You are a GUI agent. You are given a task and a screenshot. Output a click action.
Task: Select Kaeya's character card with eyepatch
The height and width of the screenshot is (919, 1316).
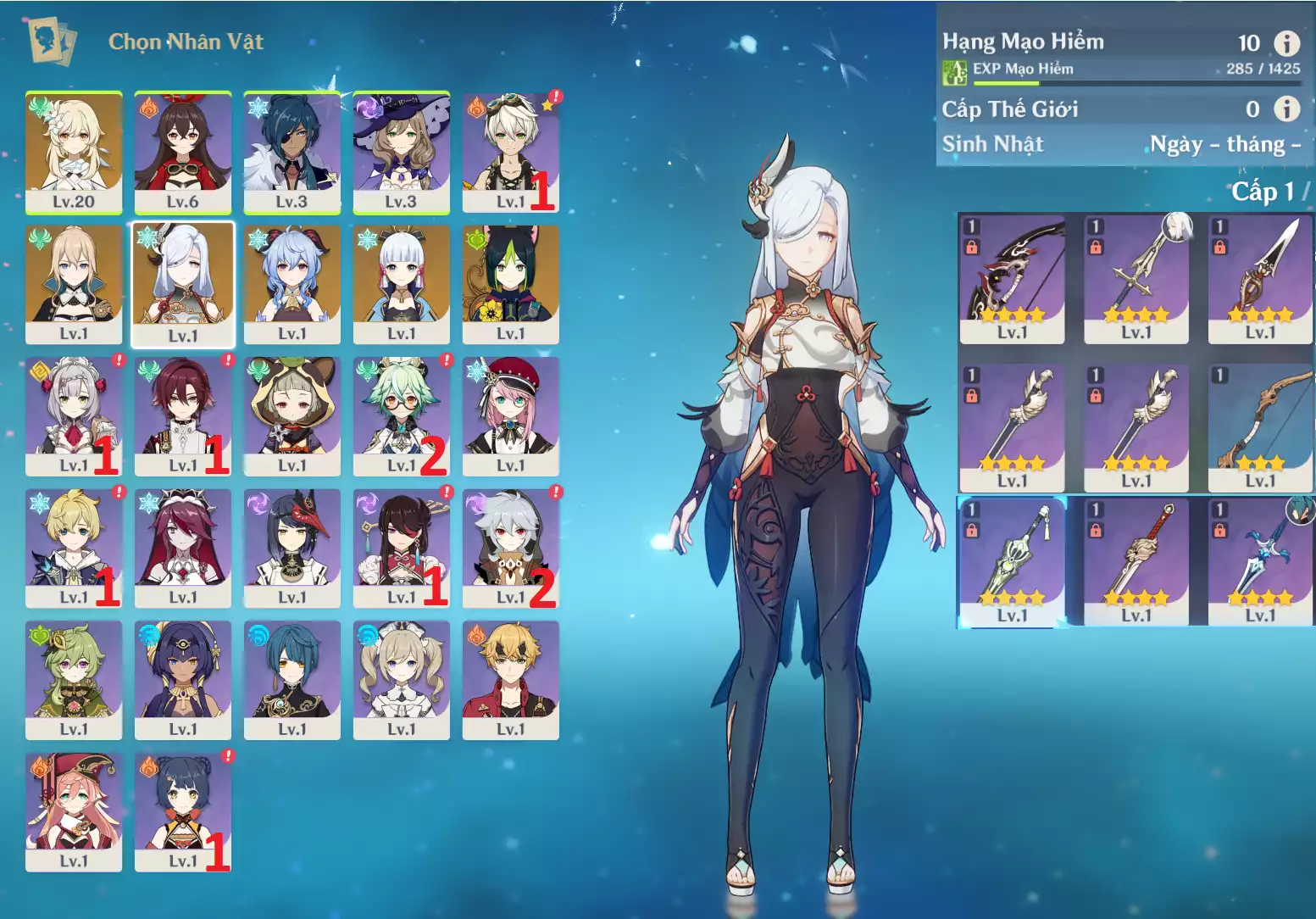coord(292,152)
